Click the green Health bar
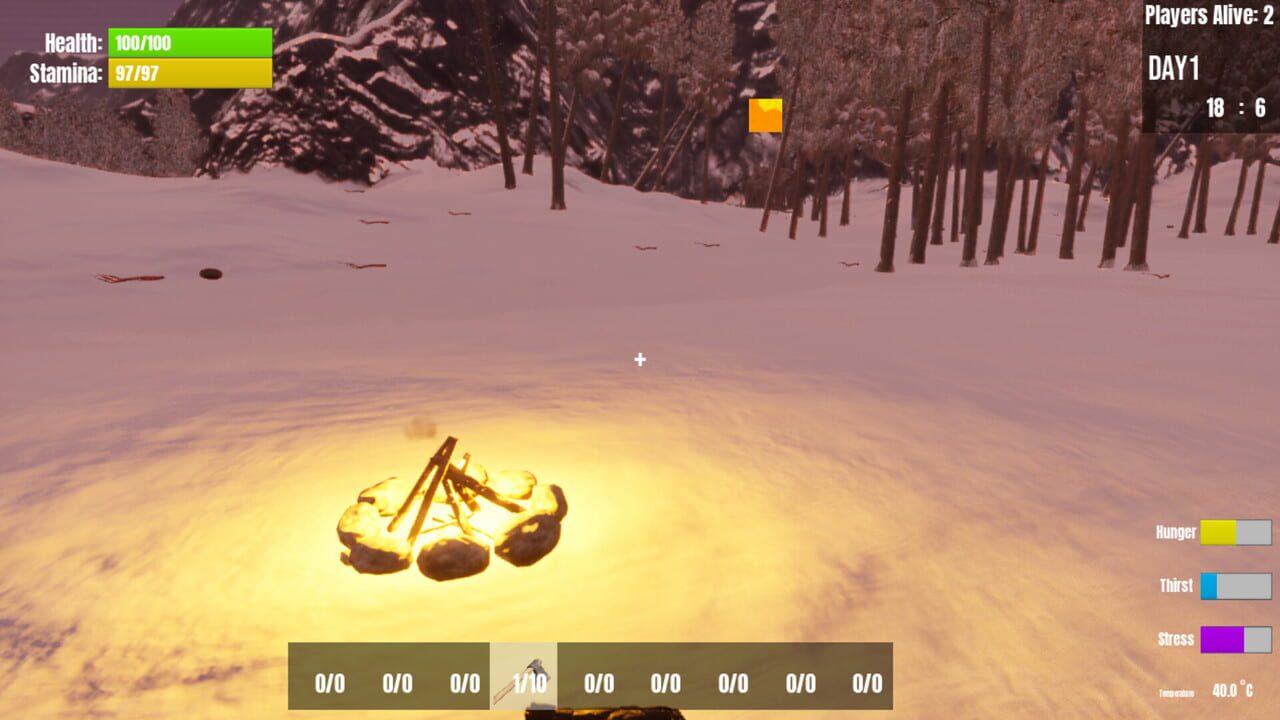This screenshot has height=720, width=1280. 190,42
